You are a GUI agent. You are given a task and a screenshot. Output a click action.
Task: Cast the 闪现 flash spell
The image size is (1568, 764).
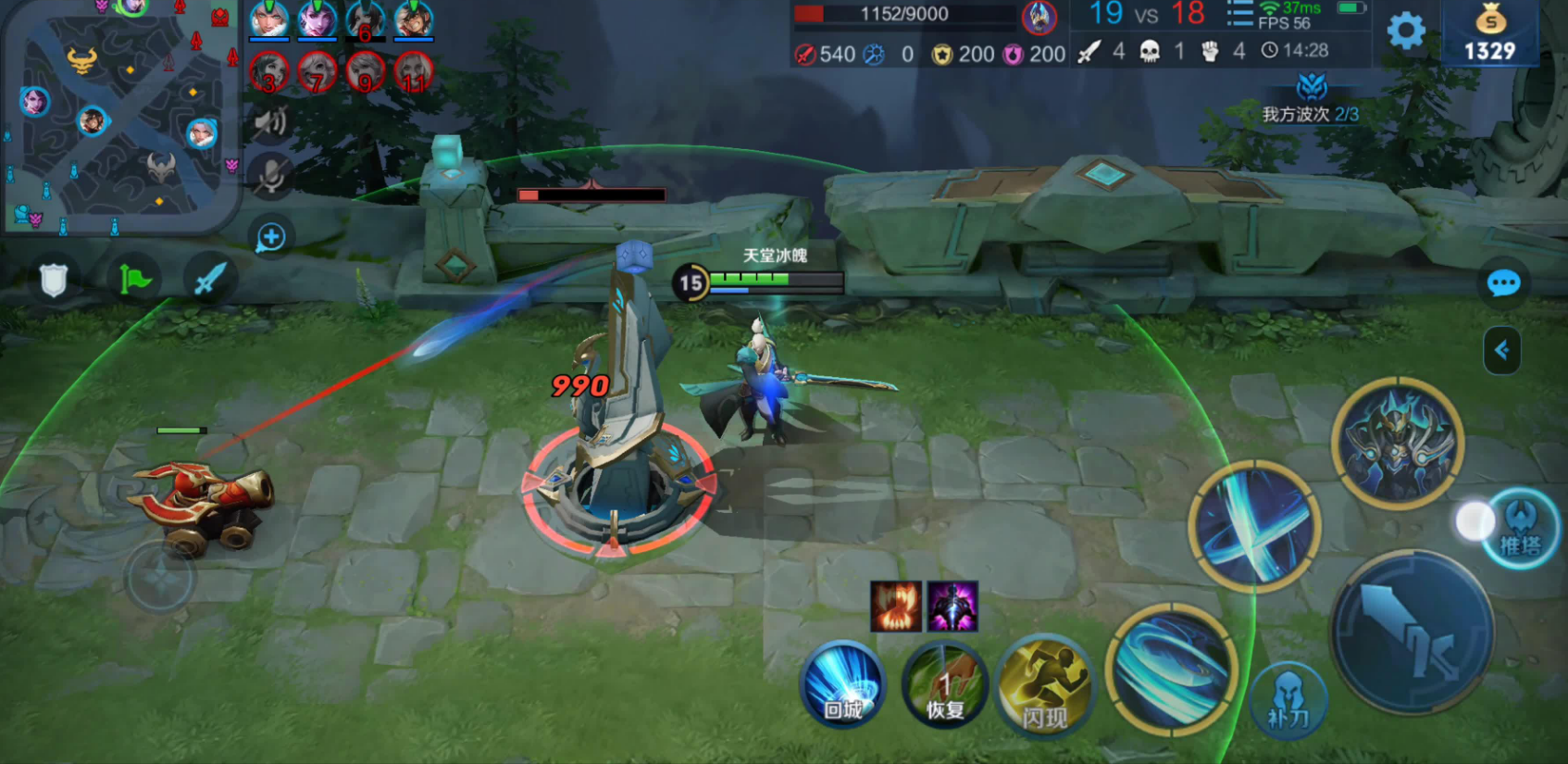(x=1046, y=686)
